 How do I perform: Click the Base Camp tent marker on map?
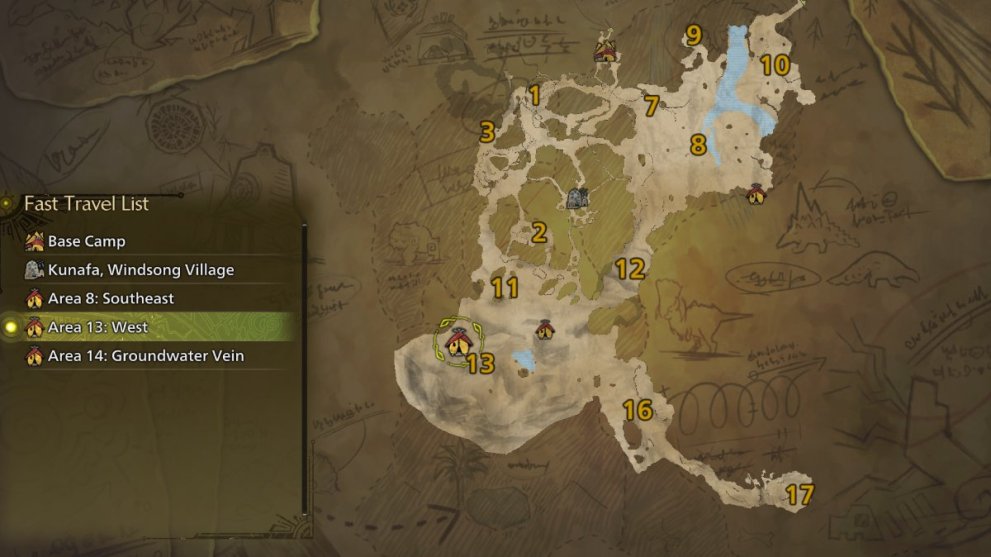coord(604,49)
